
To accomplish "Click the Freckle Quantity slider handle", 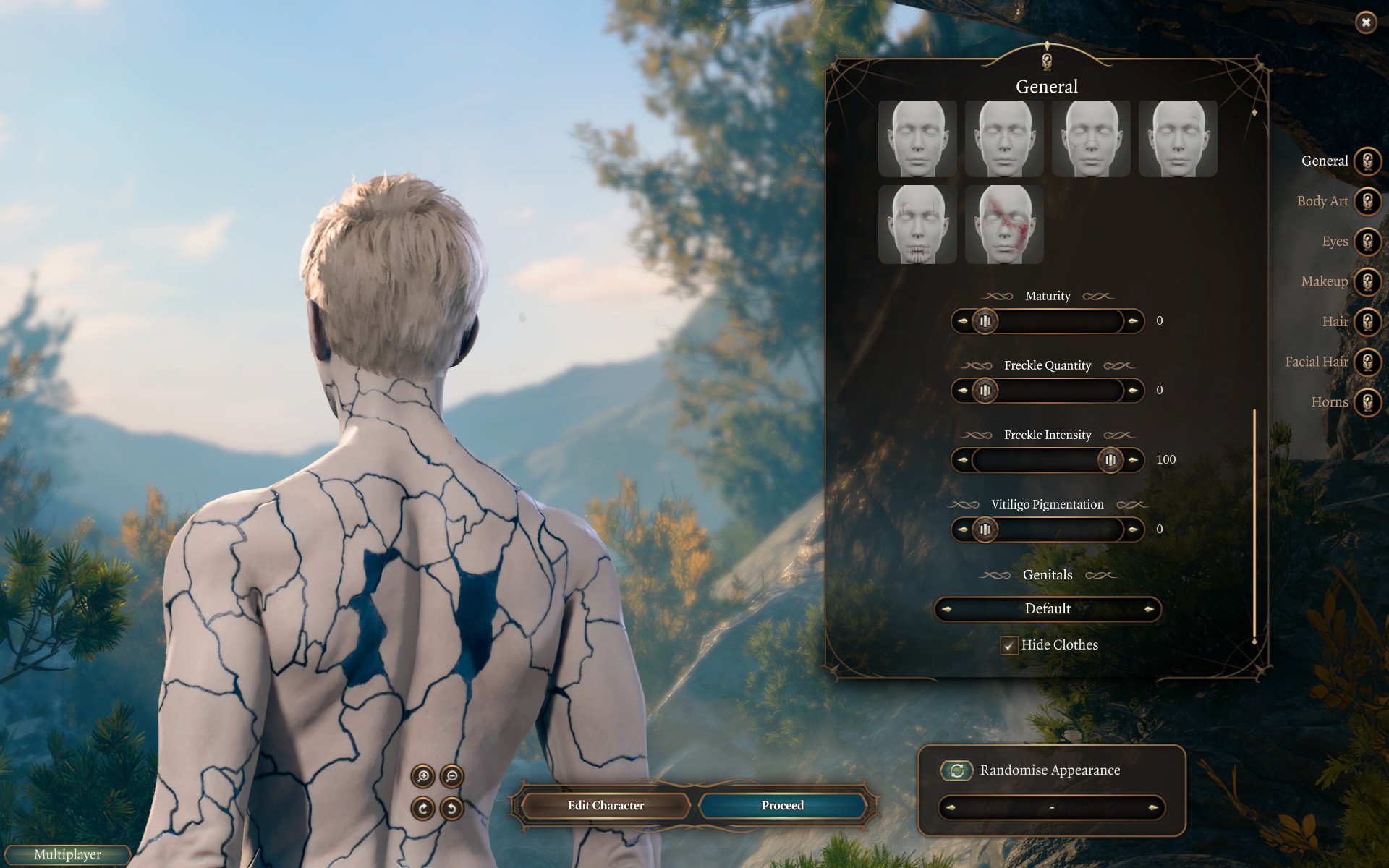I will click(984, 391).
